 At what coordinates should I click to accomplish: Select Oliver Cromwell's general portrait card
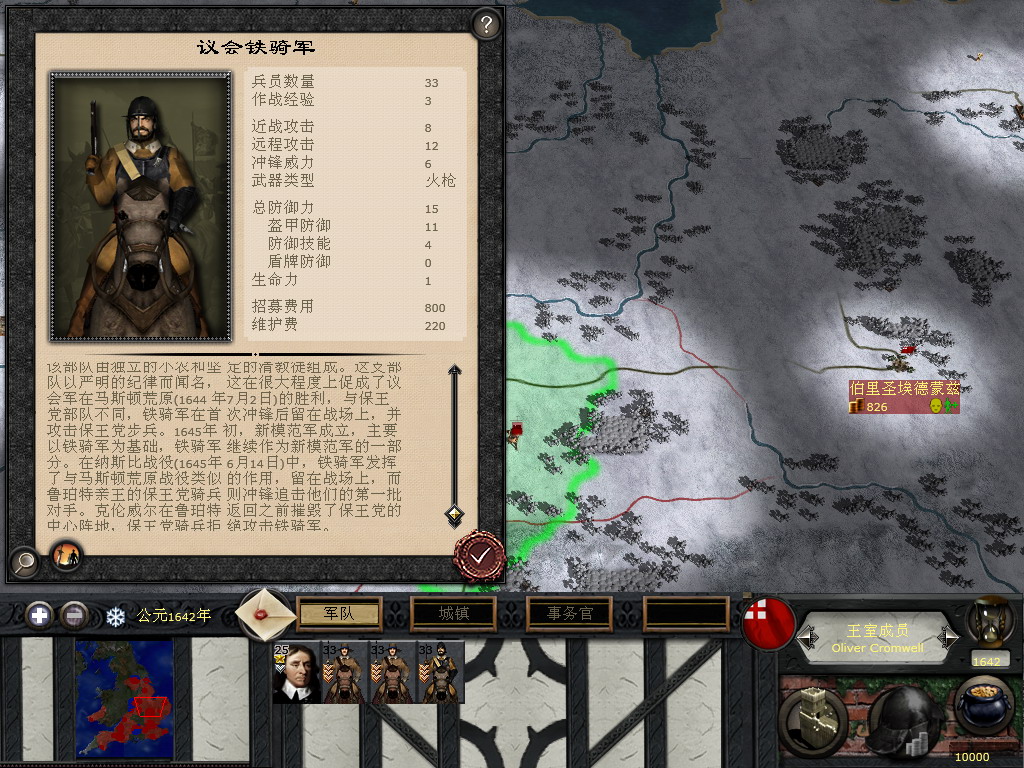tap(296, 672)
